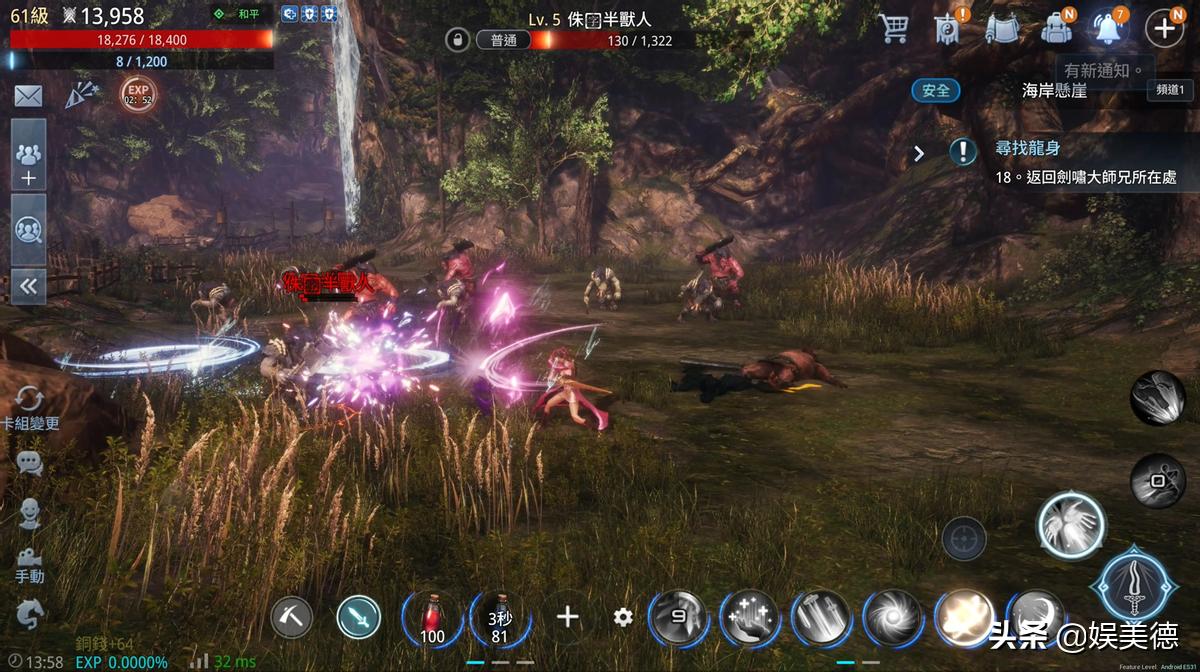Screen dimensions: 1200x672
Task: Open the backpack inventory
Action: (x=1056, y=28)
